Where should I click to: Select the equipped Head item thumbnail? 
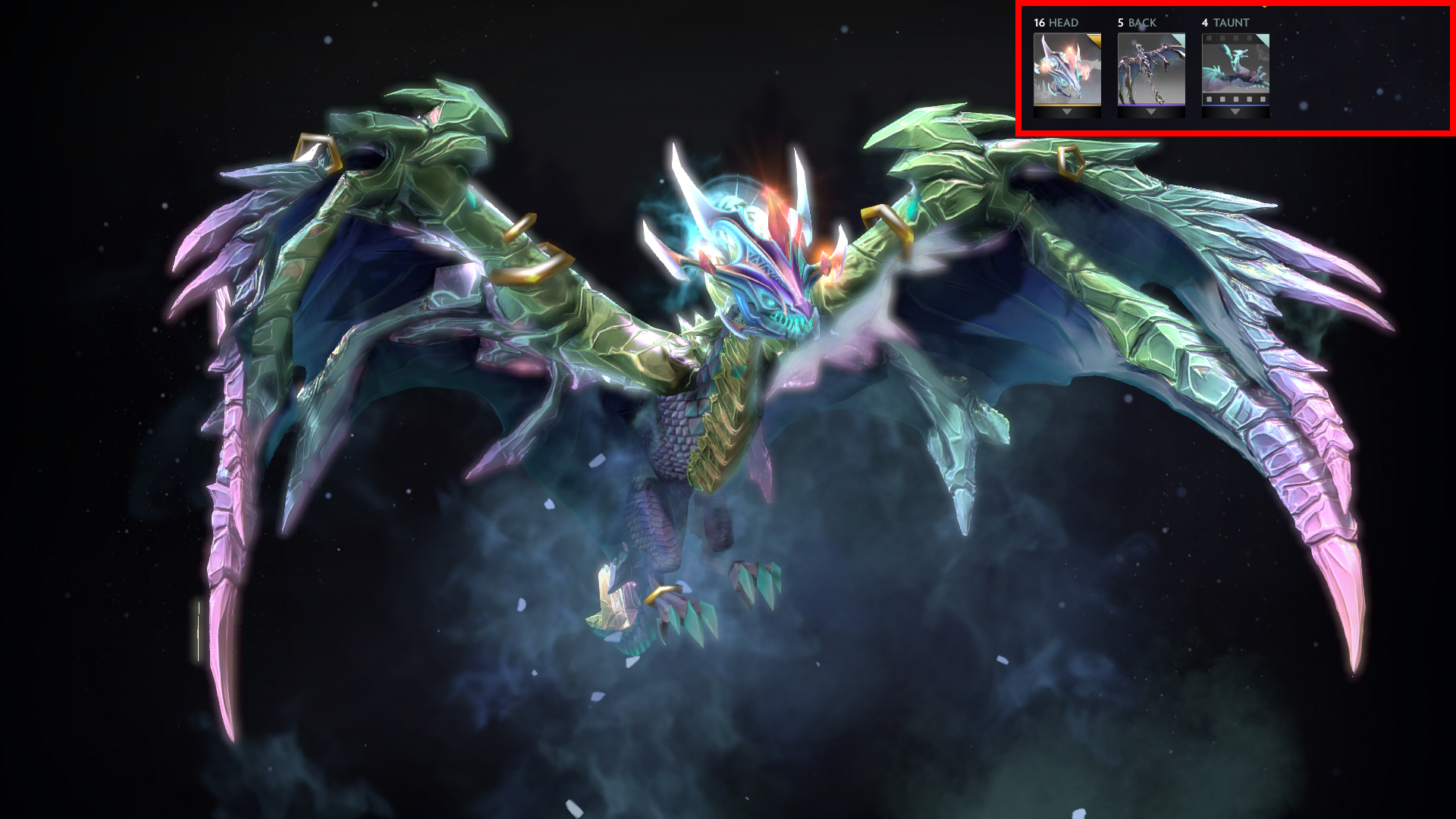click(x=1067, y=68)
